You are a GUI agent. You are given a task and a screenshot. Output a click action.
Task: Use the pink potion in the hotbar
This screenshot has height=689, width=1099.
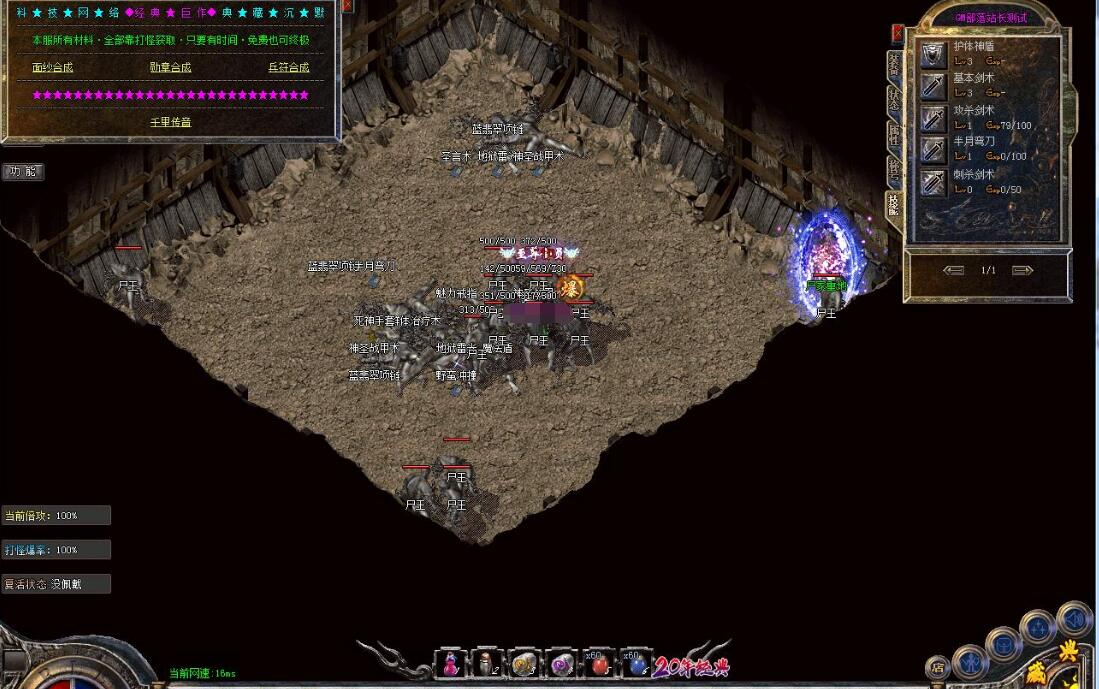451,663
